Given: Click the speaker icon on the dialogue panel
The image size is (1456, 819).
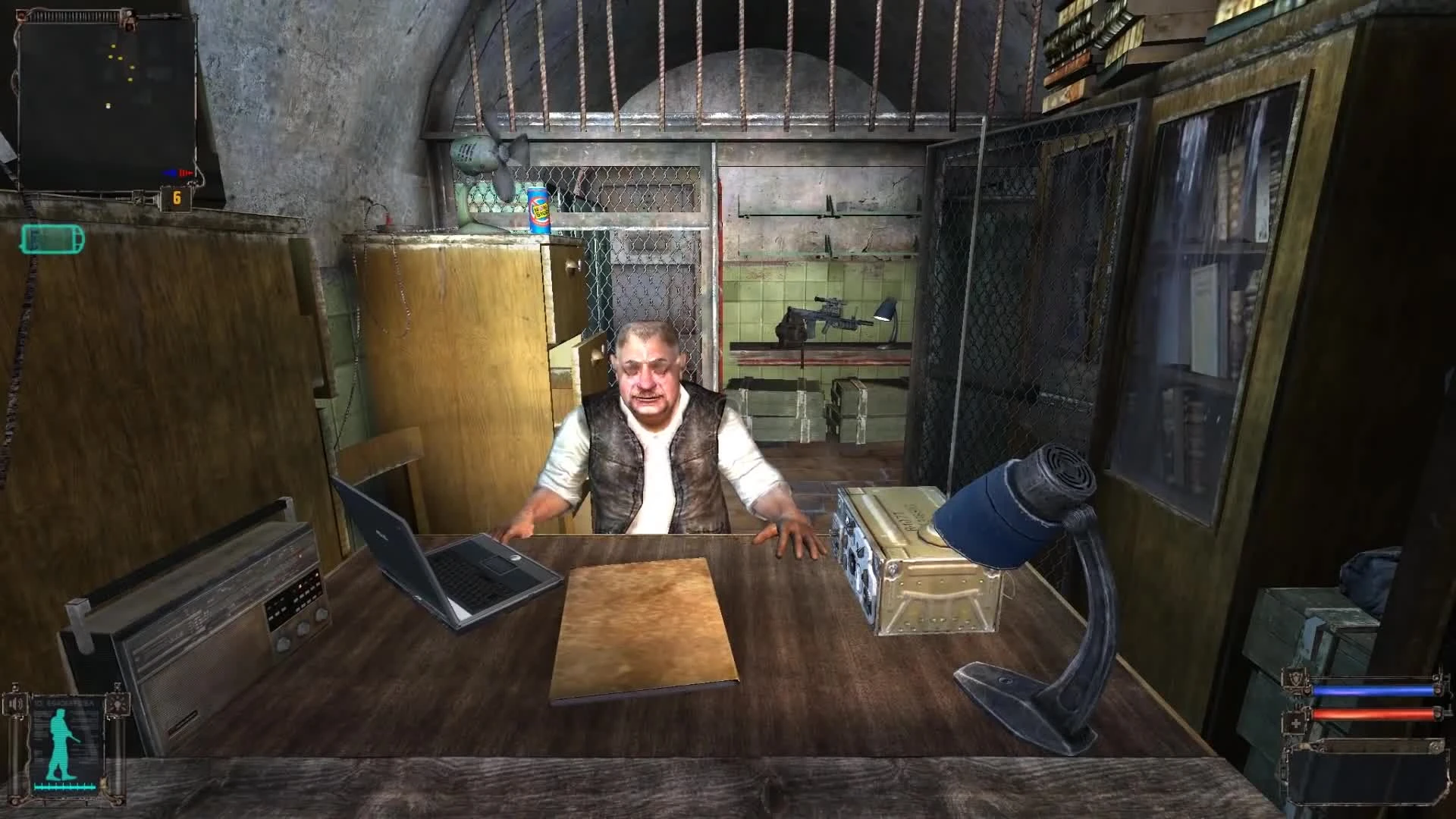Looking at the screenshot, I should click(15, 703).
